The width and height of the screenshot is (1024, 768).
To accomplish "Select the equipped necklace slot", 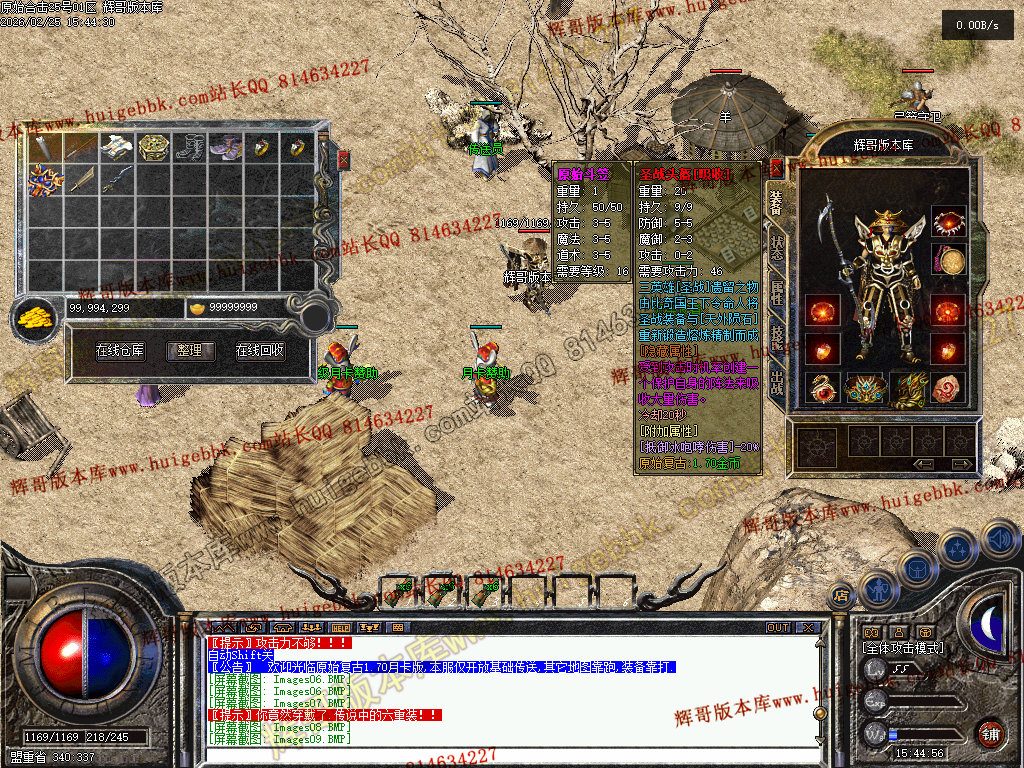I will (948, 222).
